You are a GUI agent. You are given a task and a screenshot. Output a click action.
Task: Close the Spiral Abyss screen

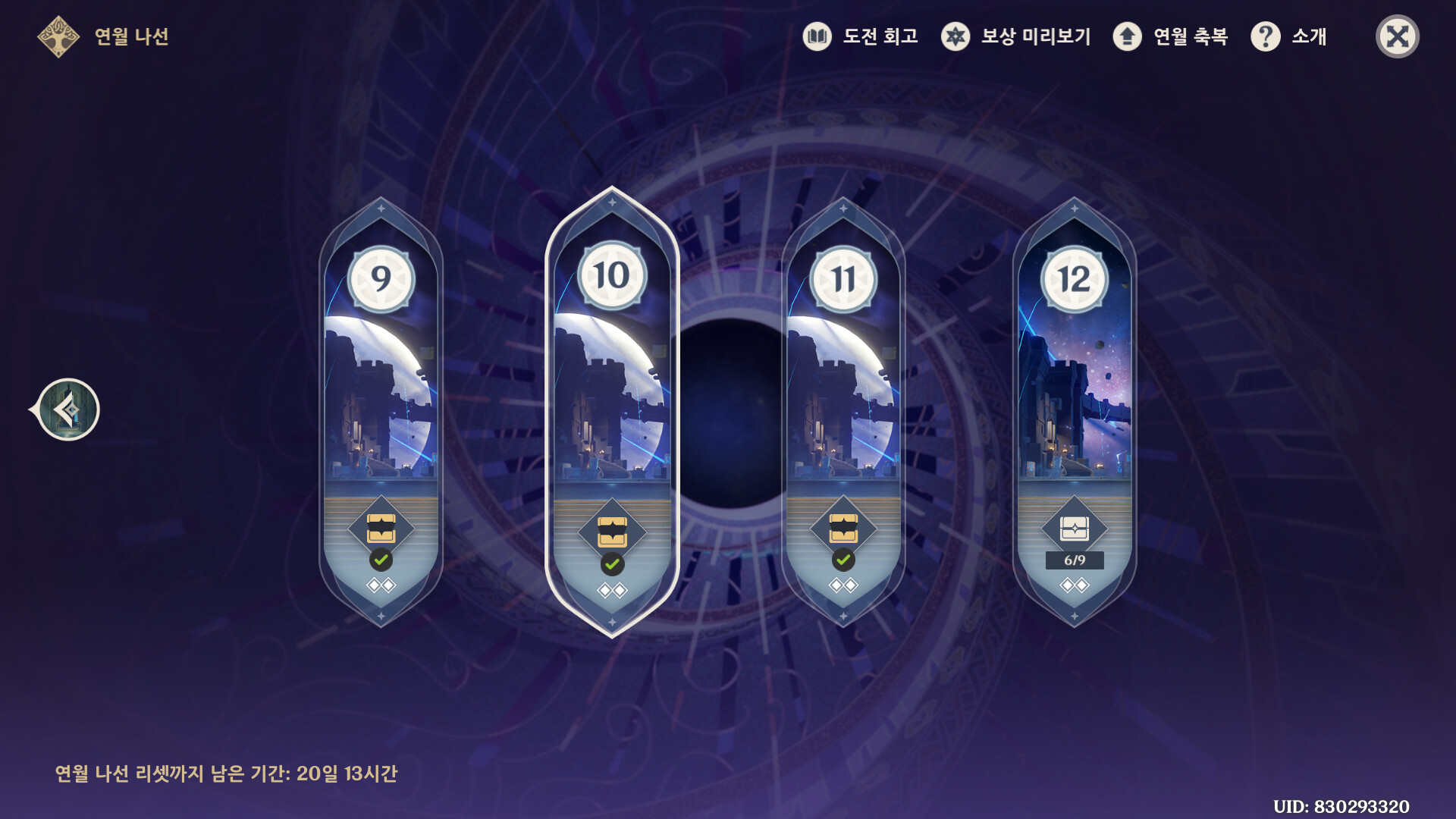click(x=1397, y=36)
